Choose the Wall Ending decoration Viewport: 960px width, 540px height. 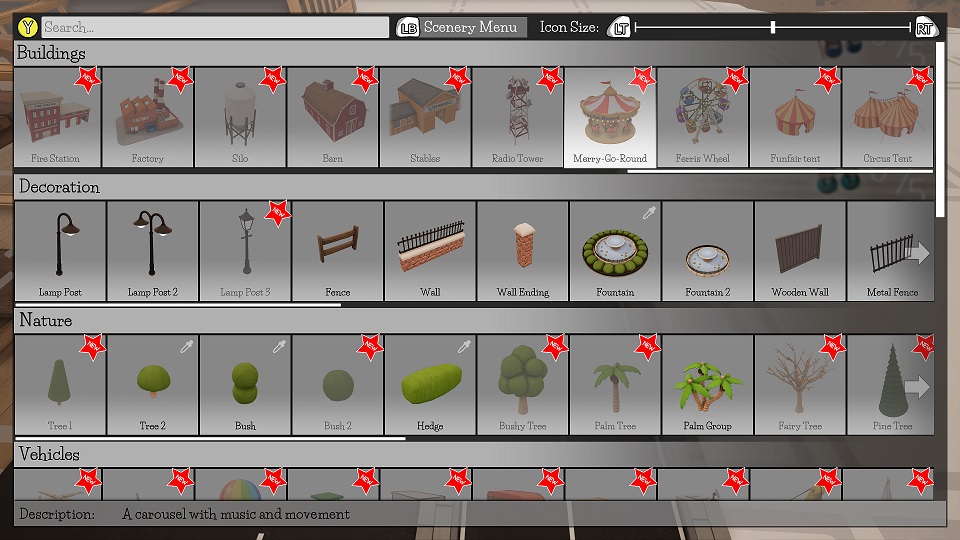(x=523, y=251)
